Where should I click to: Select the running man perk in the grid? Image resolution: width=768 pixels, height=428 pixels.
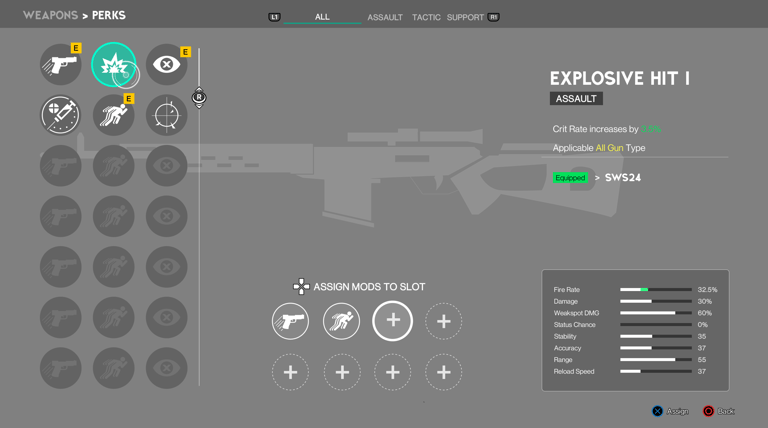(x=114, y=115)
